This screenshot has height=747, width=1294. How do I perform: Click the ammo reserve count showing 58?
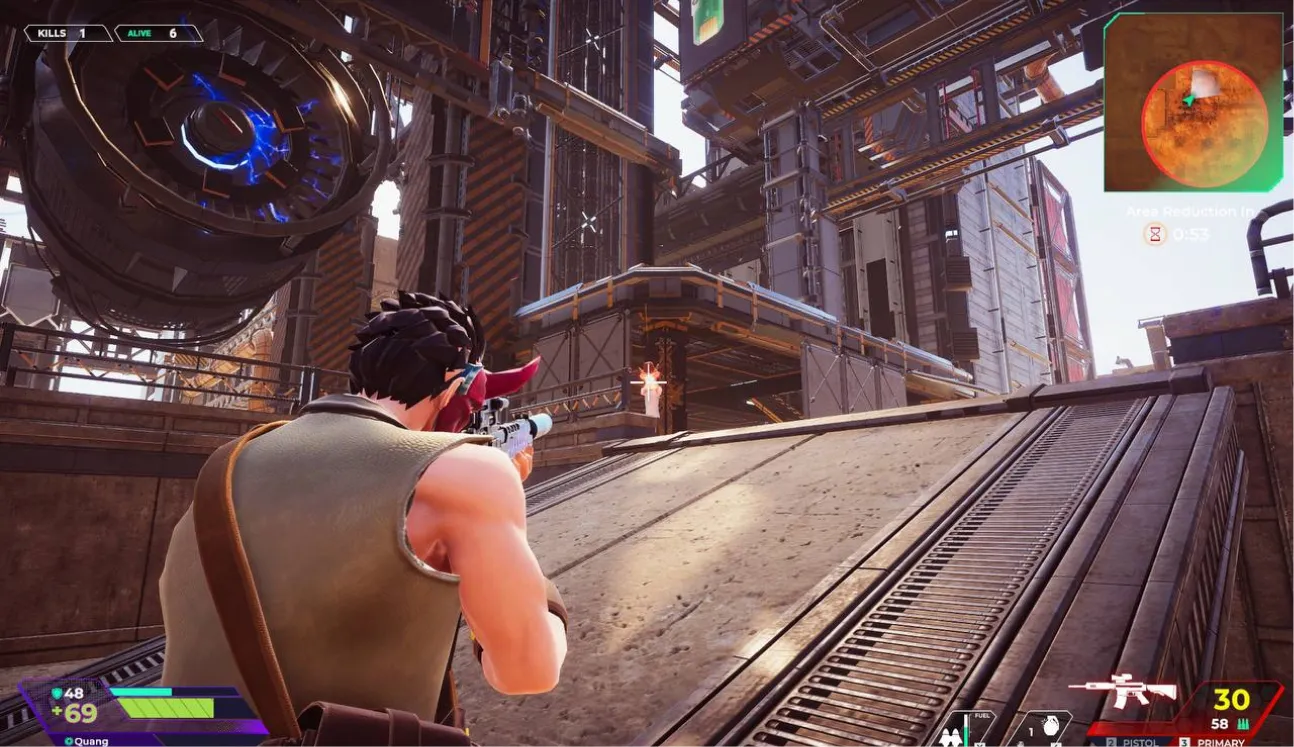point(1219,724)
